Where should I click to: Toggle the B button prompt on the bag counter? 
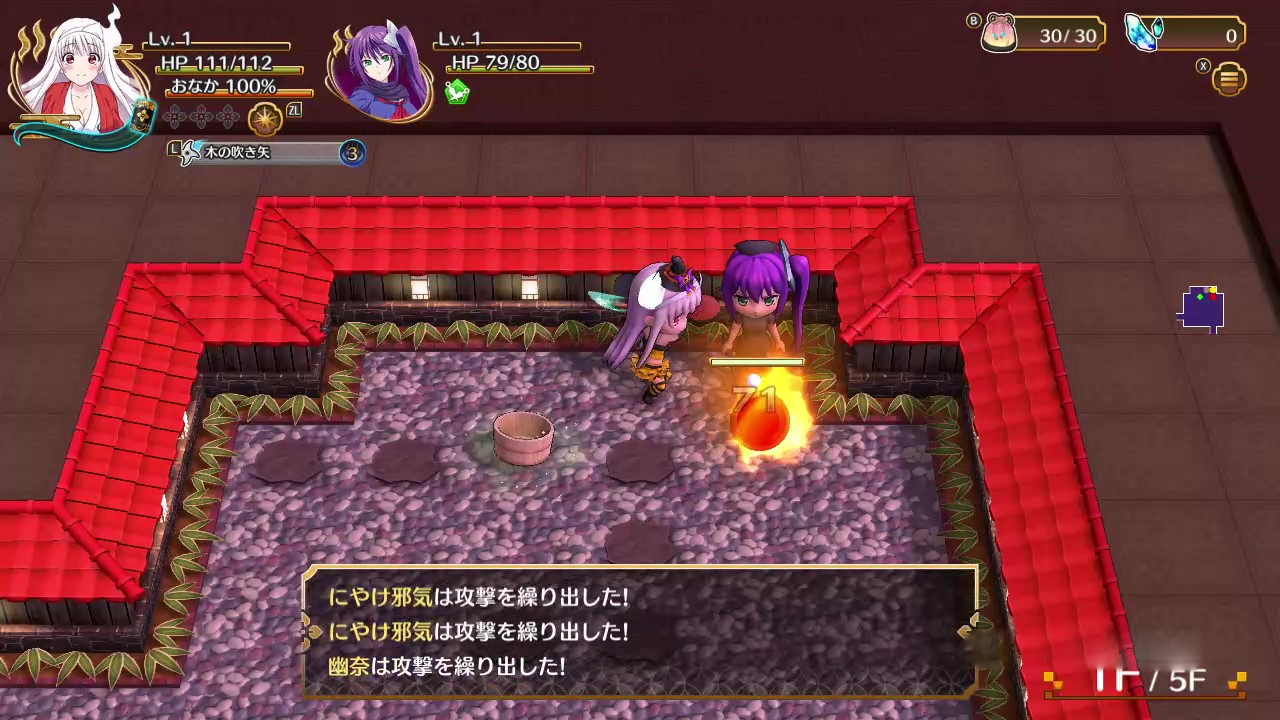(973, 20)
